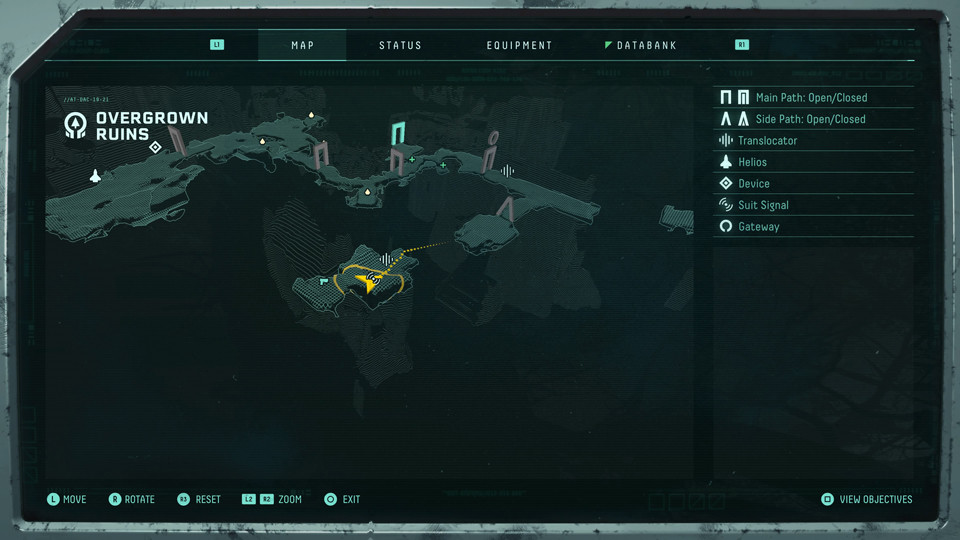Open the Equipment tab

coord(519,45)
